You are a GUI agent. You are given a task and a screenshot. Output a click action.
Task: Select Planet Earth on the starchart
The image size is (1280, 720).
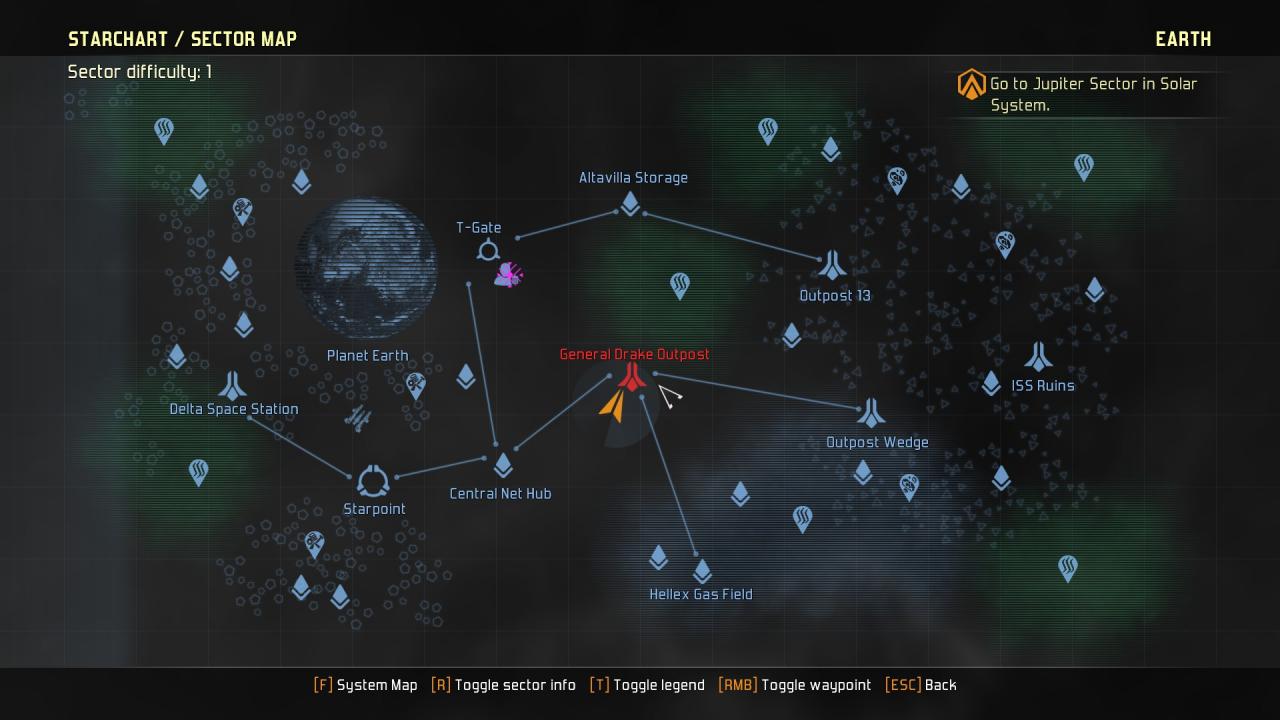pyautogui.click(x=366, y=268)
